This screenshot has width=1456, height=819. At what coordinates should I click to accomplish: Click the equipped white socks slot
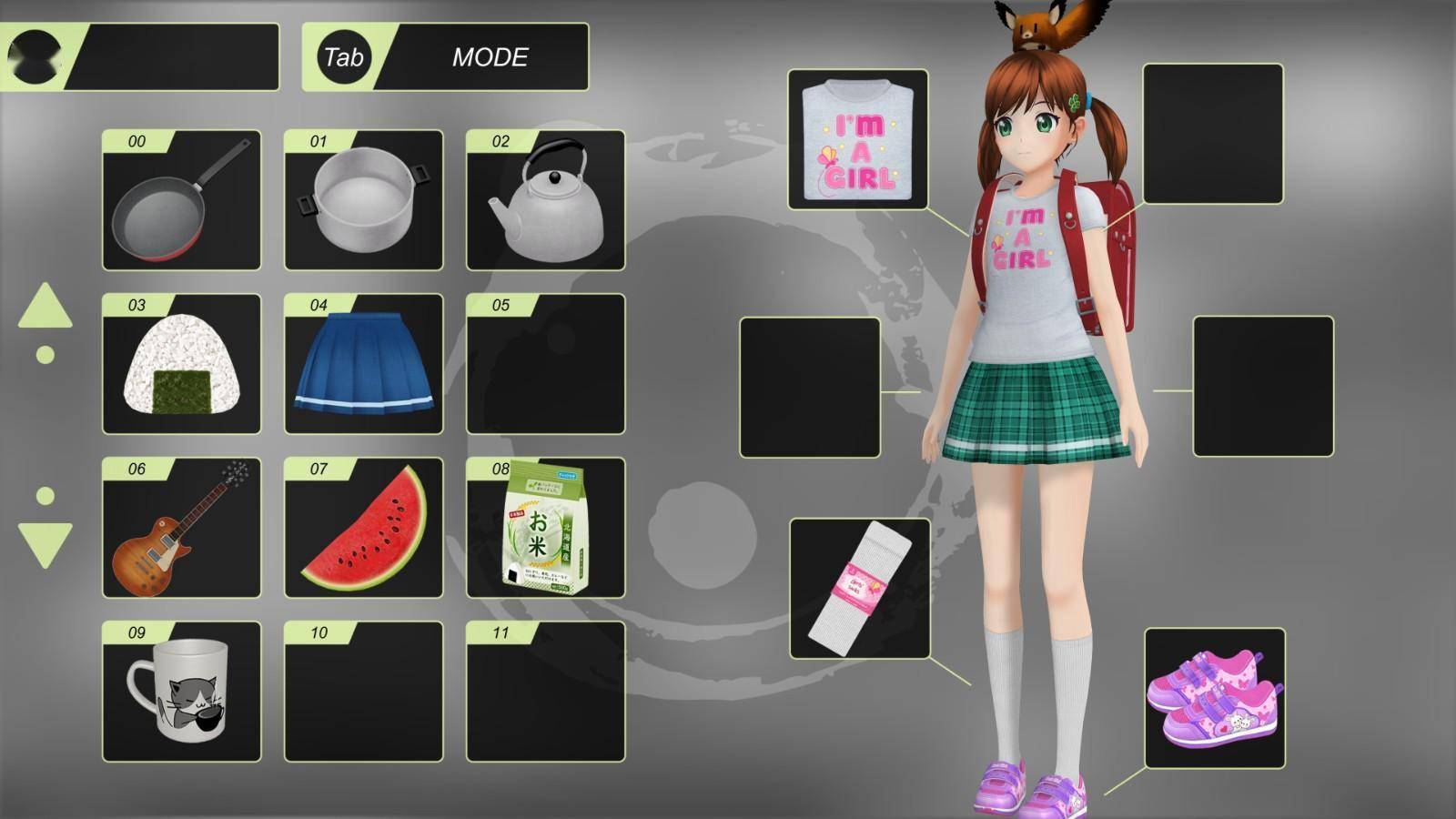point(860,590)
